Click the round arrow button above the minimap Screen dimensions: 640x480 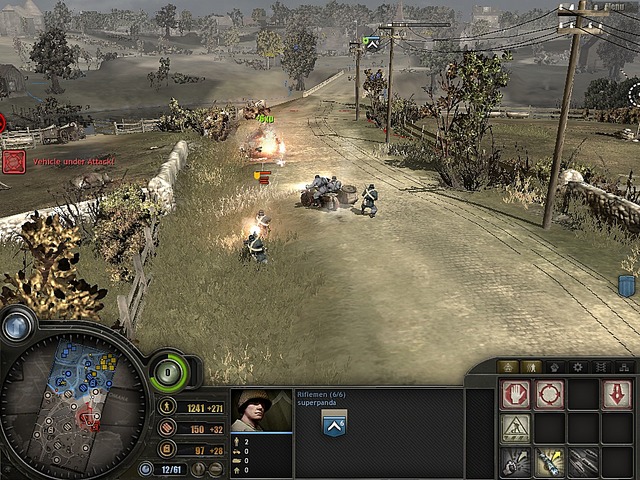point(17,325)
